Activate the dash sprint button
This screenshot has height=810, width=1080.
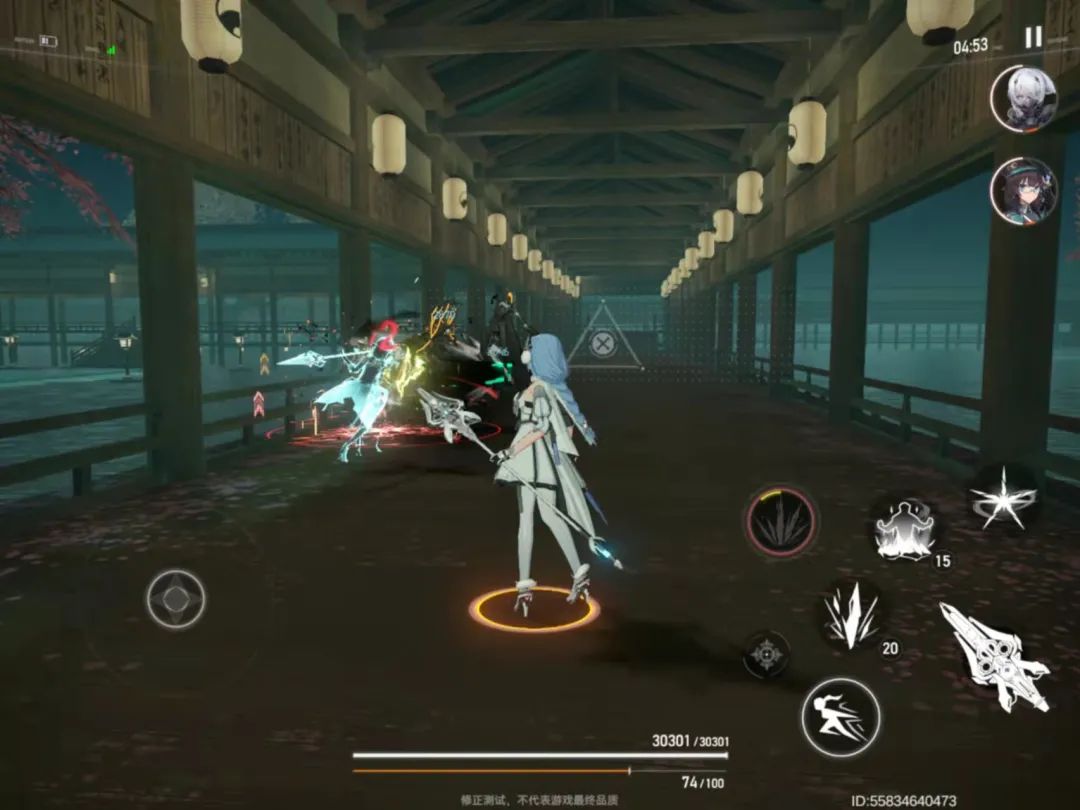(840, 716)
